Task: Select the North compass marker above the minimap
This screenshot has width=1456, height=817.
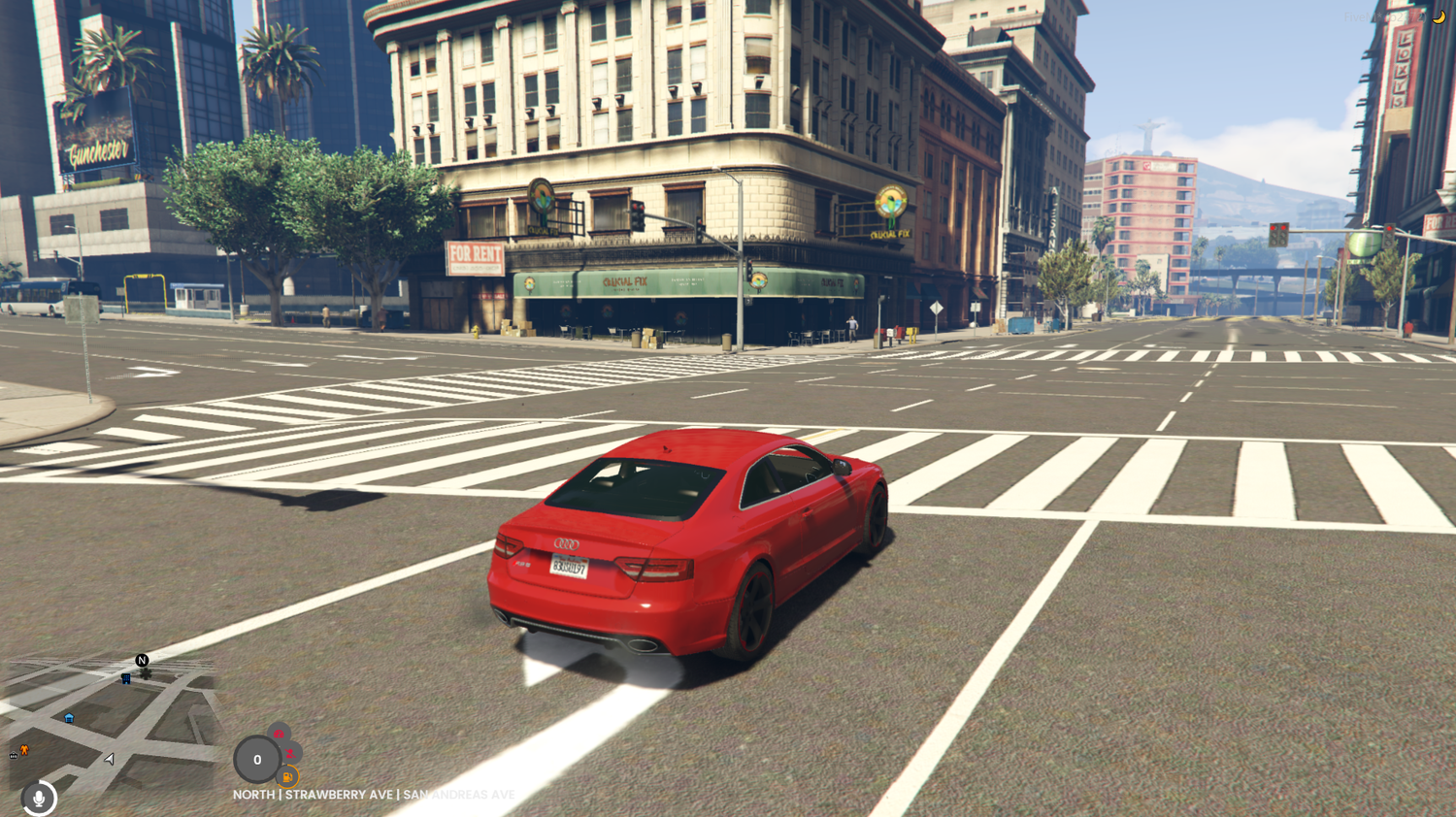Action: [x=142, y=660]
